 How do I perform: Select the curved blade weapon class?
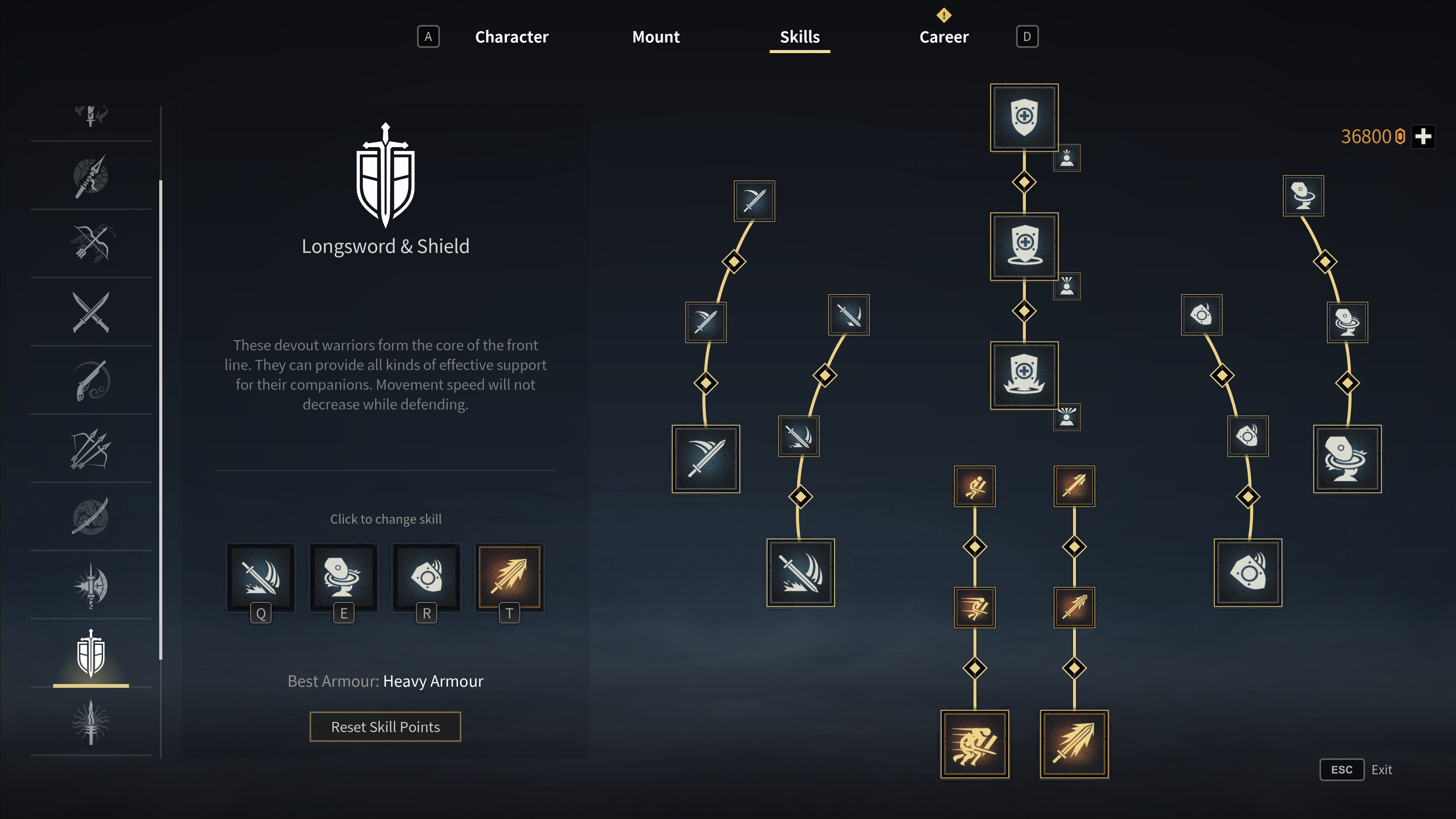91,516
